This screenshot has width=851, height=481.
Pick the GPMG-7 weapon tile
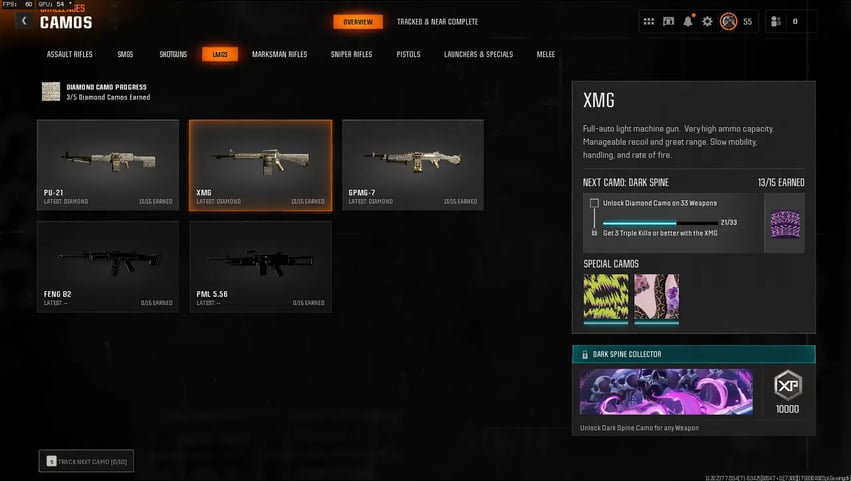(x=412, y=164)
